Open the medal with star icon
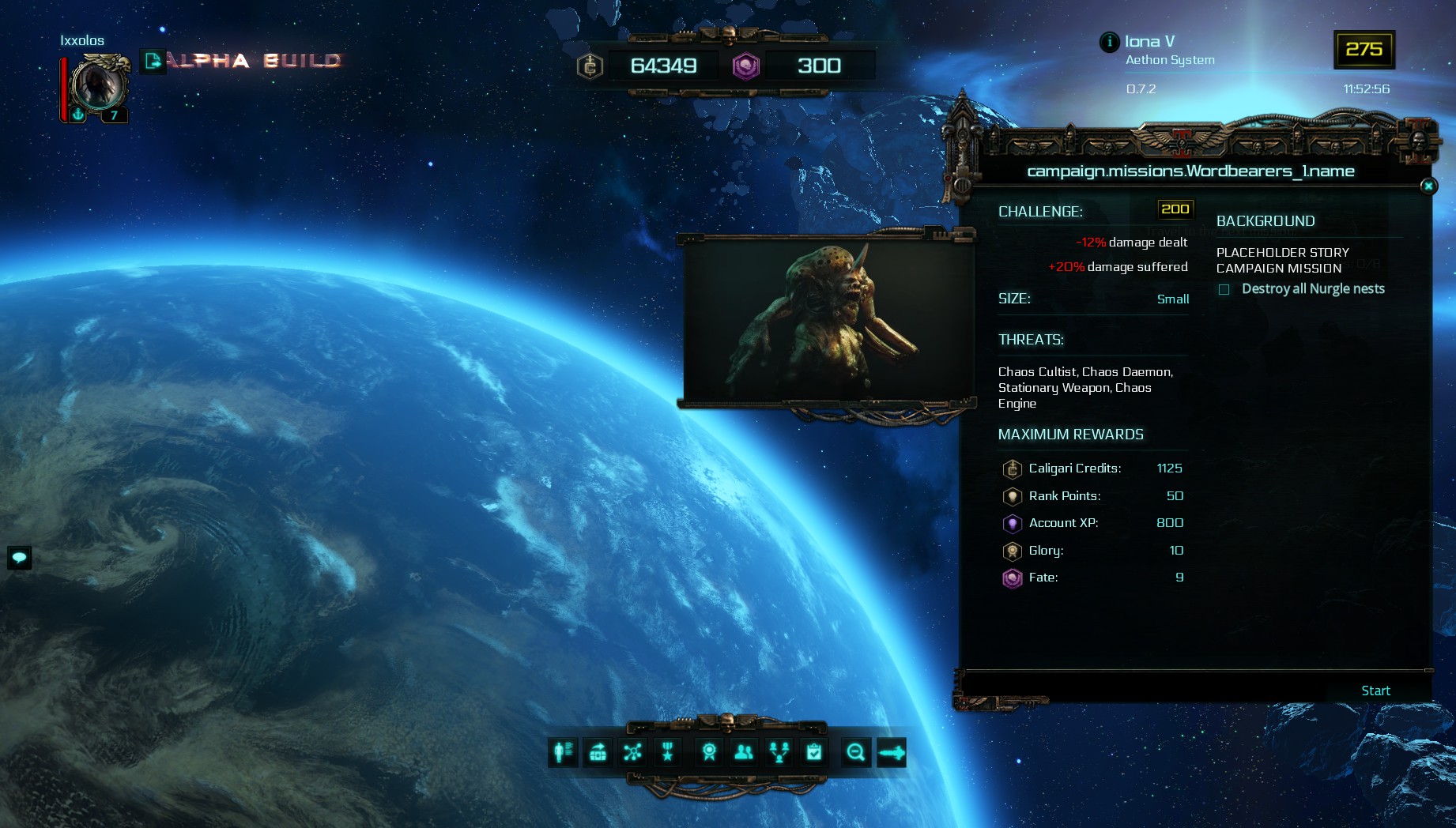This screenshot has height=828, width=1456. pyautogui.click(x=668, y=752)
